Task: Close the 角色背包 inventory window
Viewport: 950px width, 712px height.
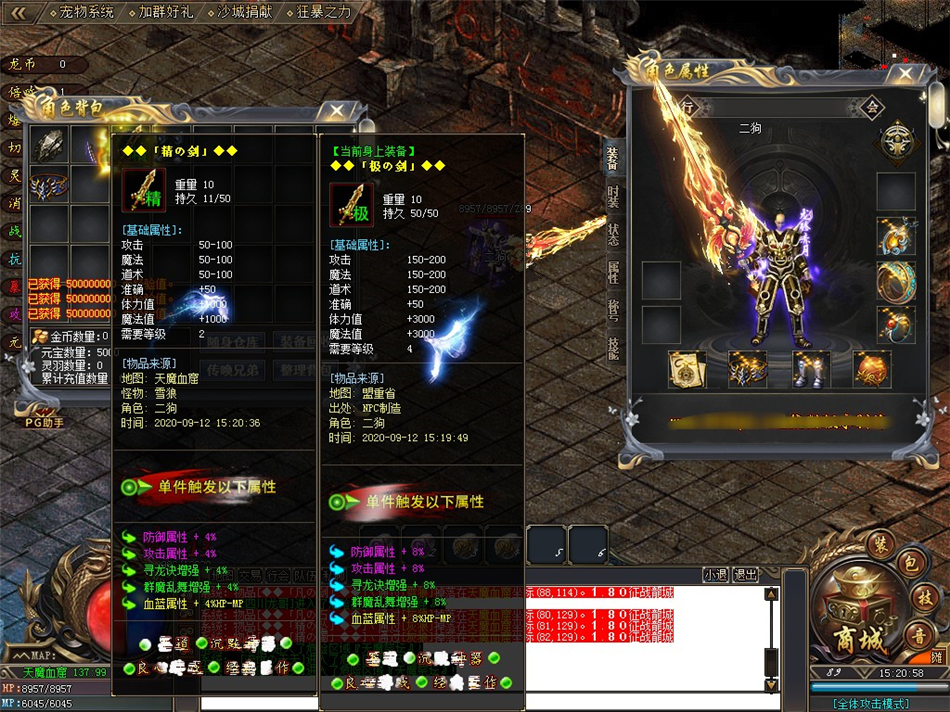Action: (337, 110)
